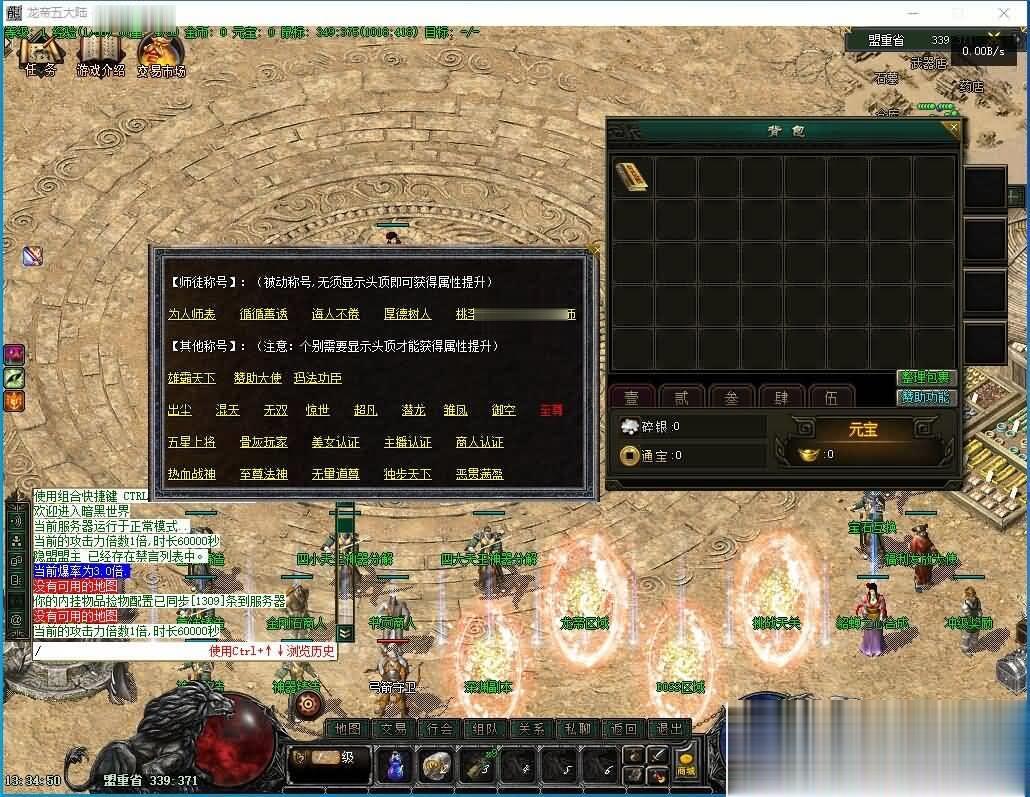Exit the game via 退出 button
The width and height of the screenshot is (1030, 797).
669,729
